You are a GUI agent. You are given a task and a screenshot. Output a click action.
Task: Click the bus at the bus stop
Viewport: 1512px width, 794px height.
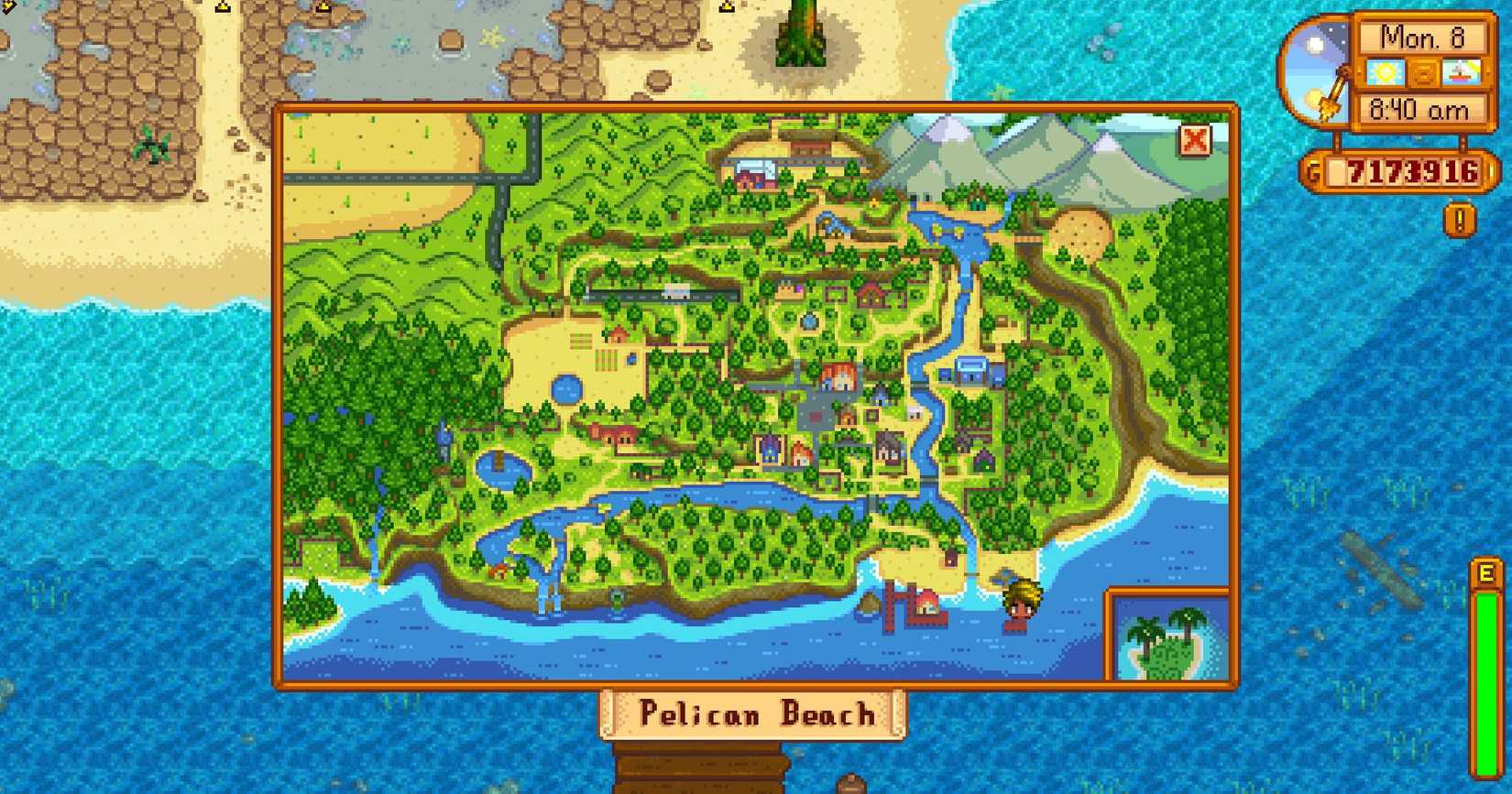click(x=674, y=294)
